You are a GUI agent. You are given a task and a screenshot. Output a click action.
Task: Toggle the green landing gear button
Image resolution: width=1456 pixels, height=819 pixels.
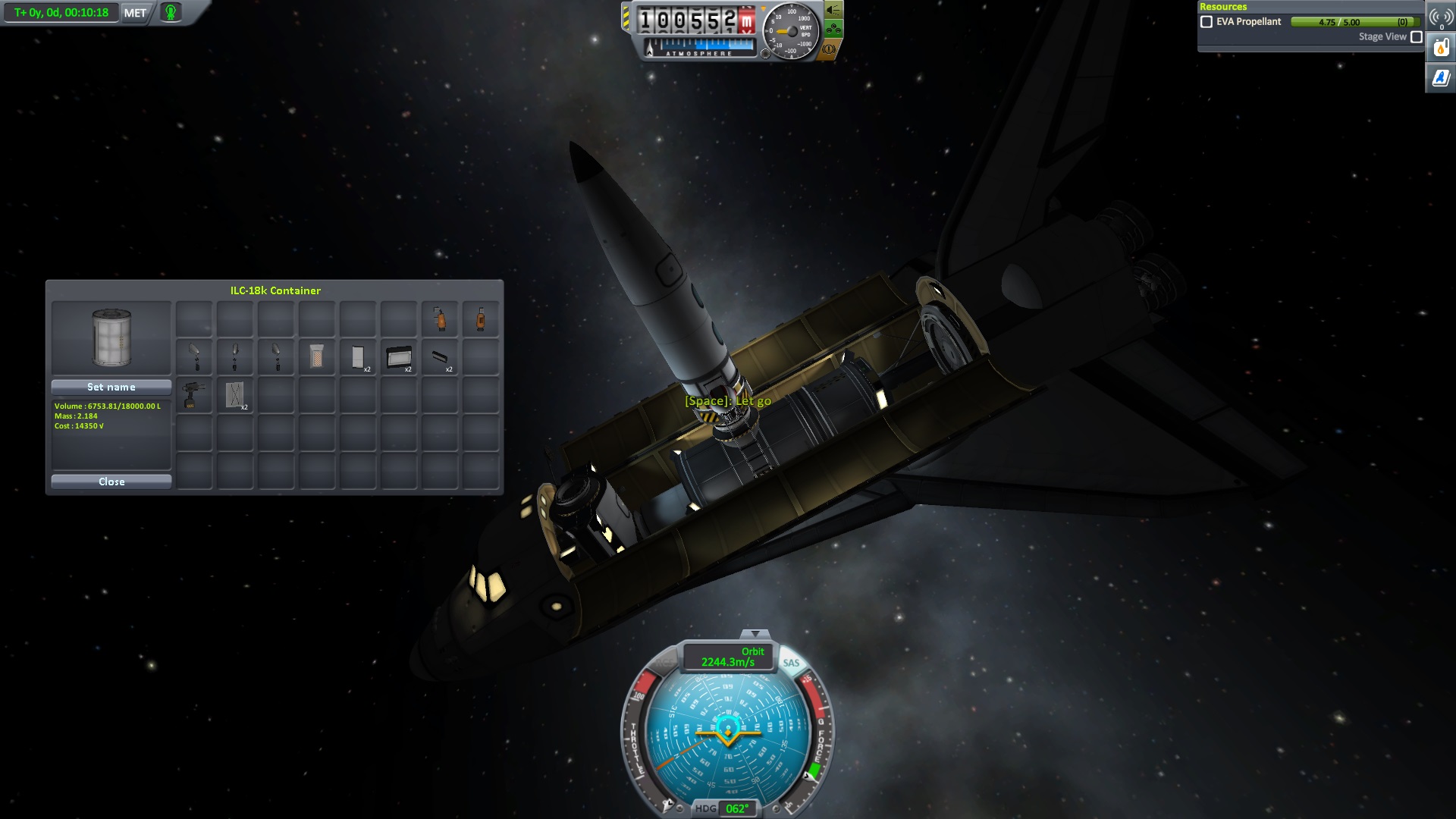(833, 30)
